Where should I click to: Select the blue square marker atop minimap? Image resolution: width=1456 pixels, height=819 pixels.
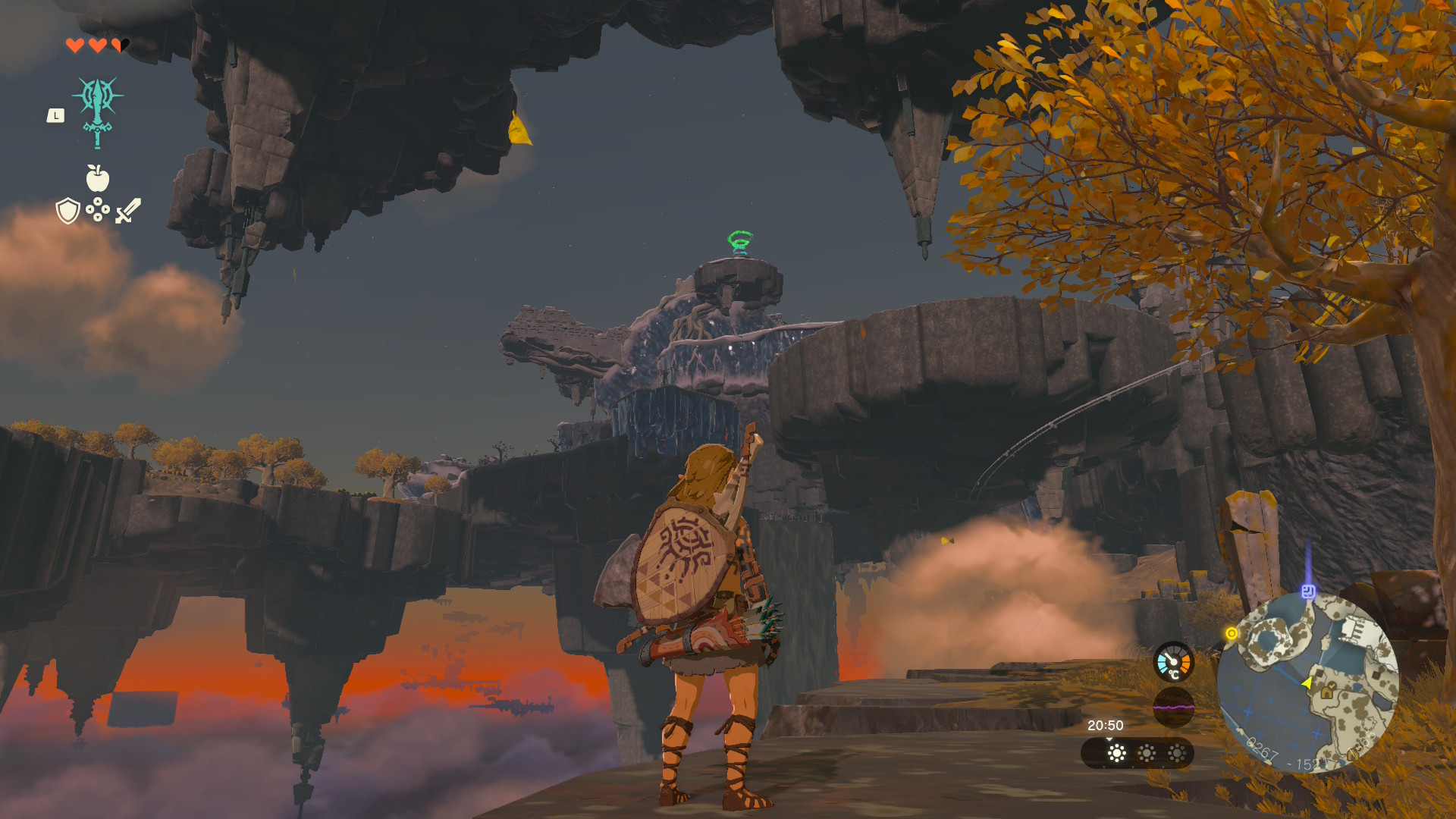(x=1308, y=591)
